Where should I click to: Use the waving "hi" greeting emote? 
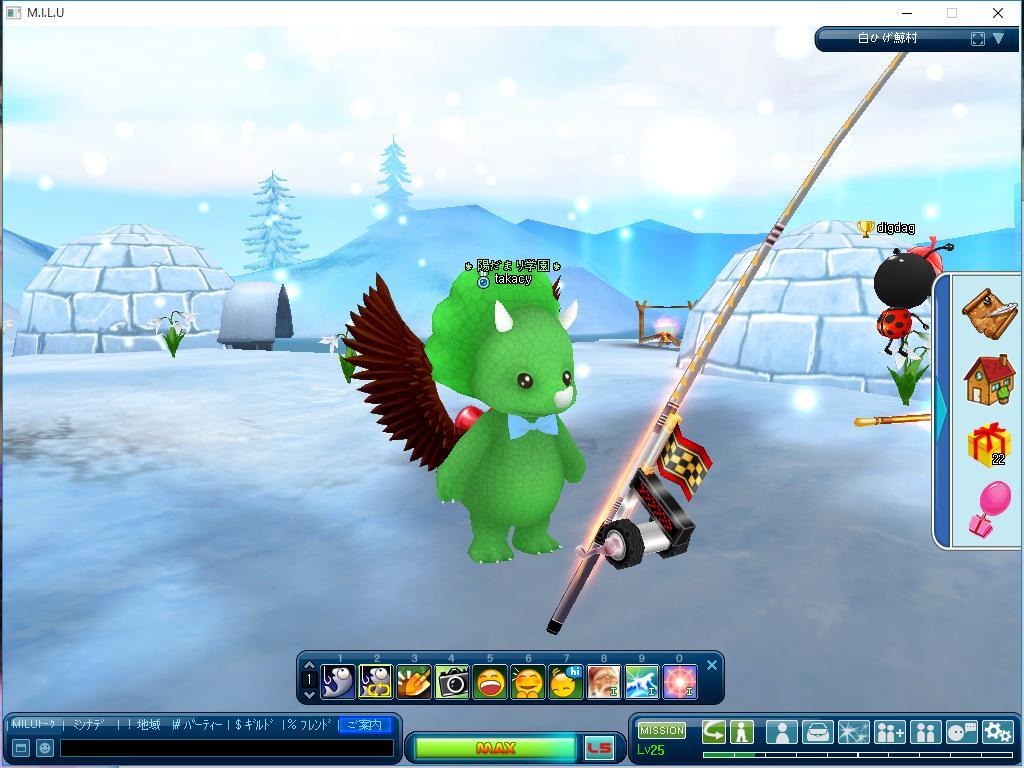566,682
